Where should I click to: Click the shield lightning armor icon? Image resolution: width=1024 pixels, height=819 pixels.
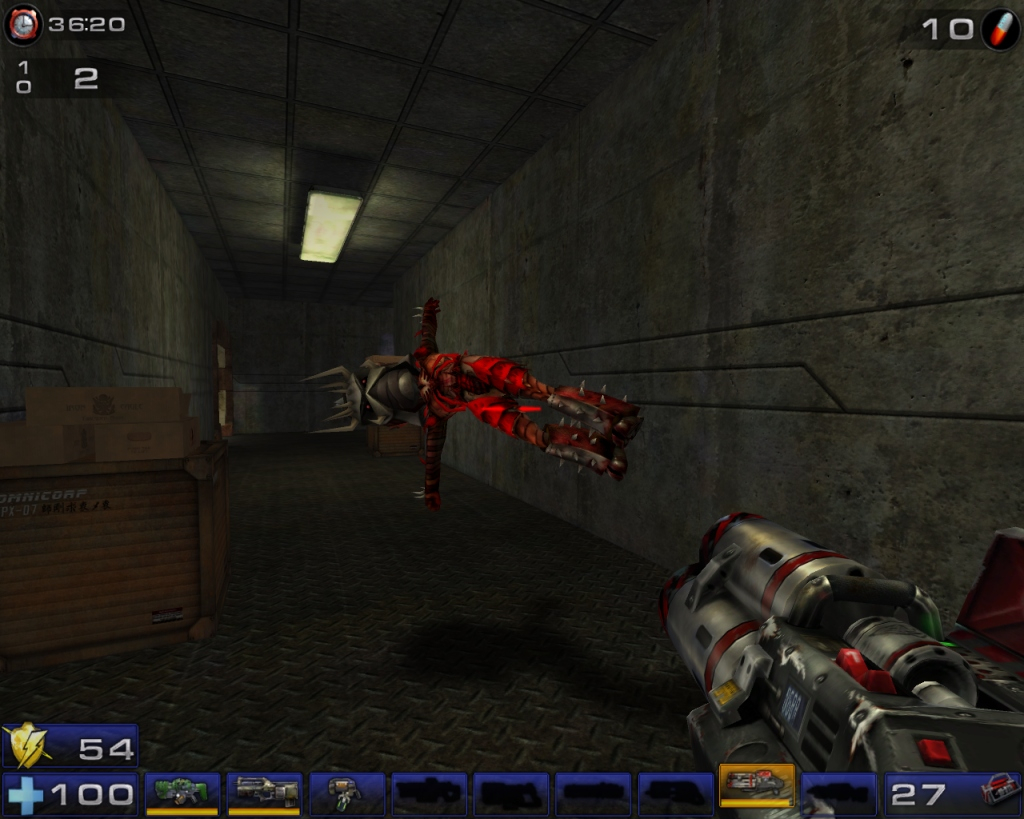click(x=27, y=746)
